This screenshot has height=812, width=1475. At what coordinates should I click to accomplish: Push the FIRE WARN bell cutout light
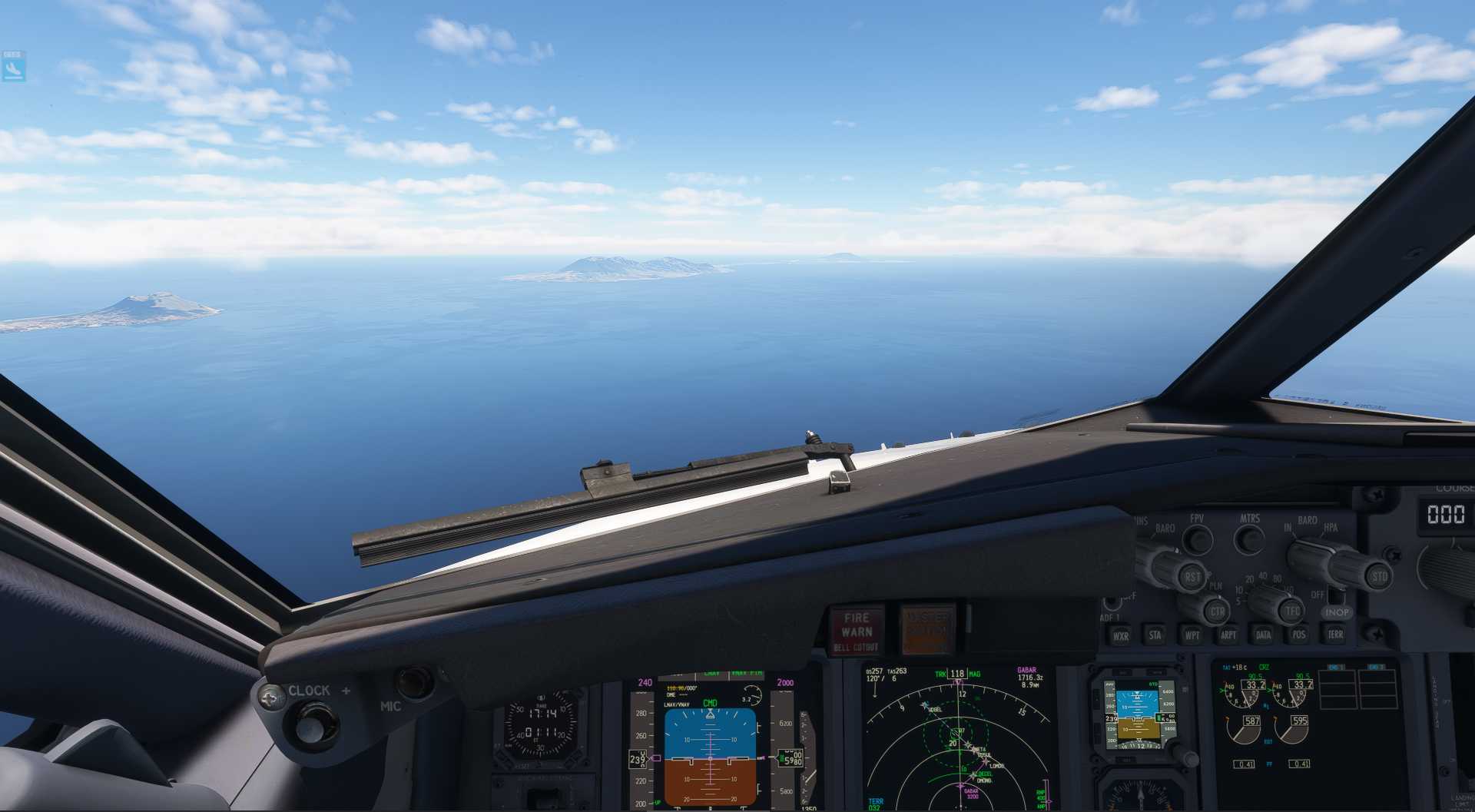point(856,631)
